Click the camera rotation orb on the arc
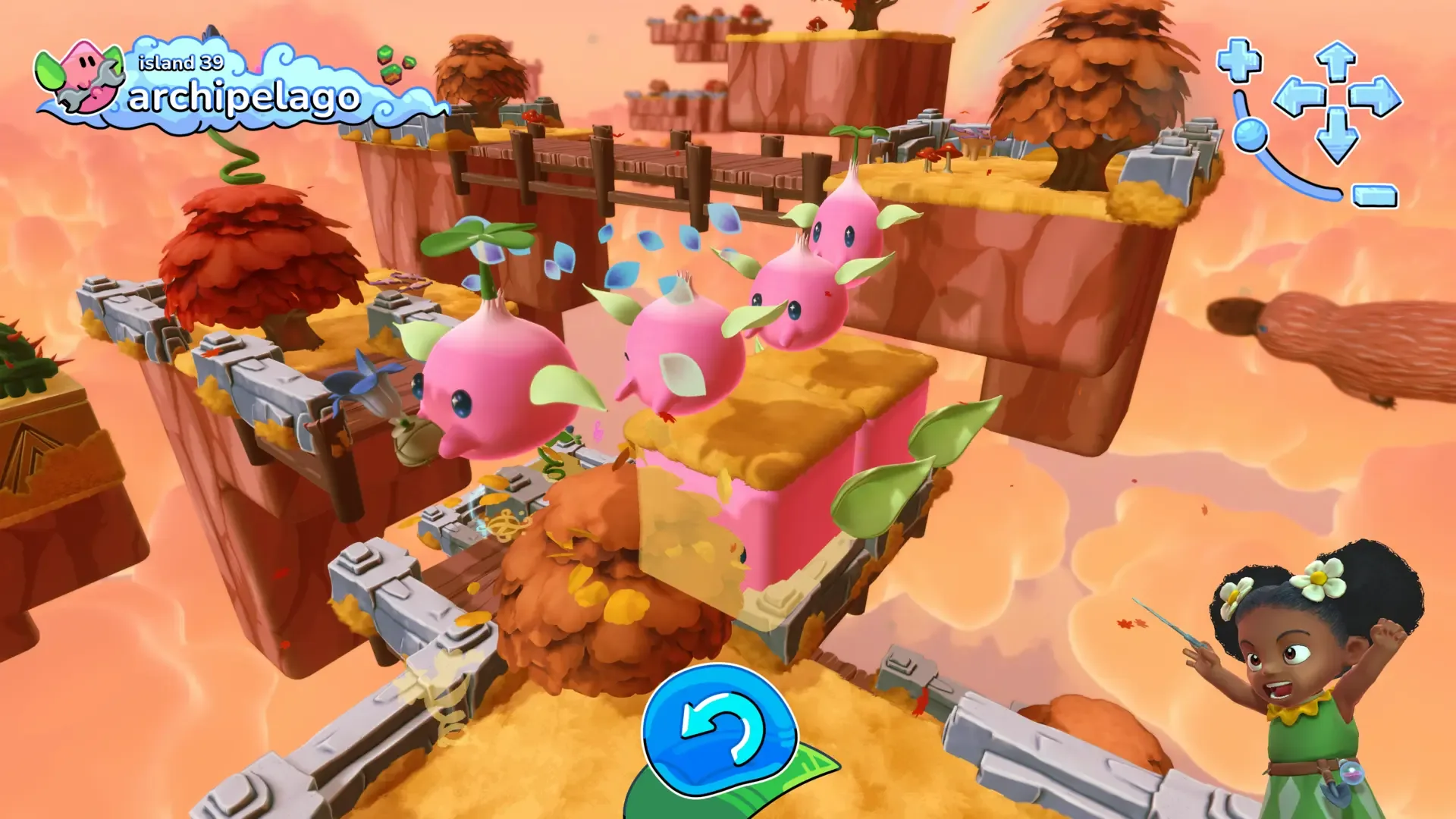 click(1251, 135)
